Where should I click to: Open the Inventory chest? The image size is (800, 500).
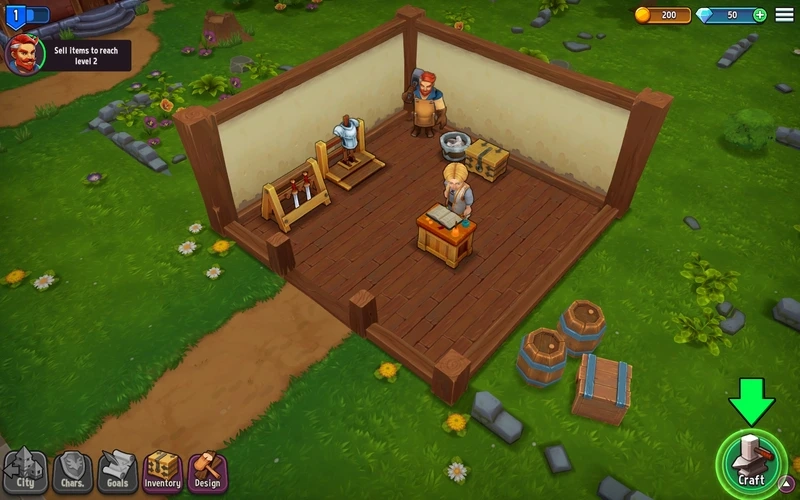(162, 470)
